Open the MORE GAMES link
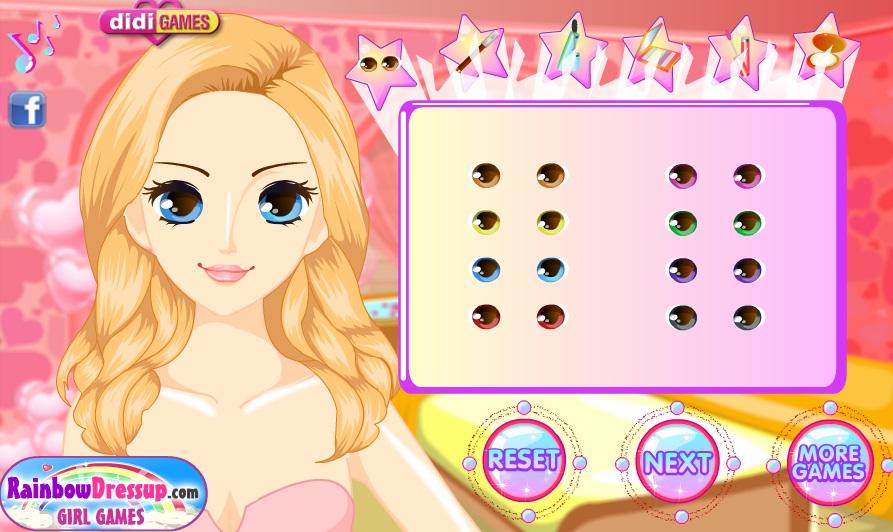 [829, 462]
